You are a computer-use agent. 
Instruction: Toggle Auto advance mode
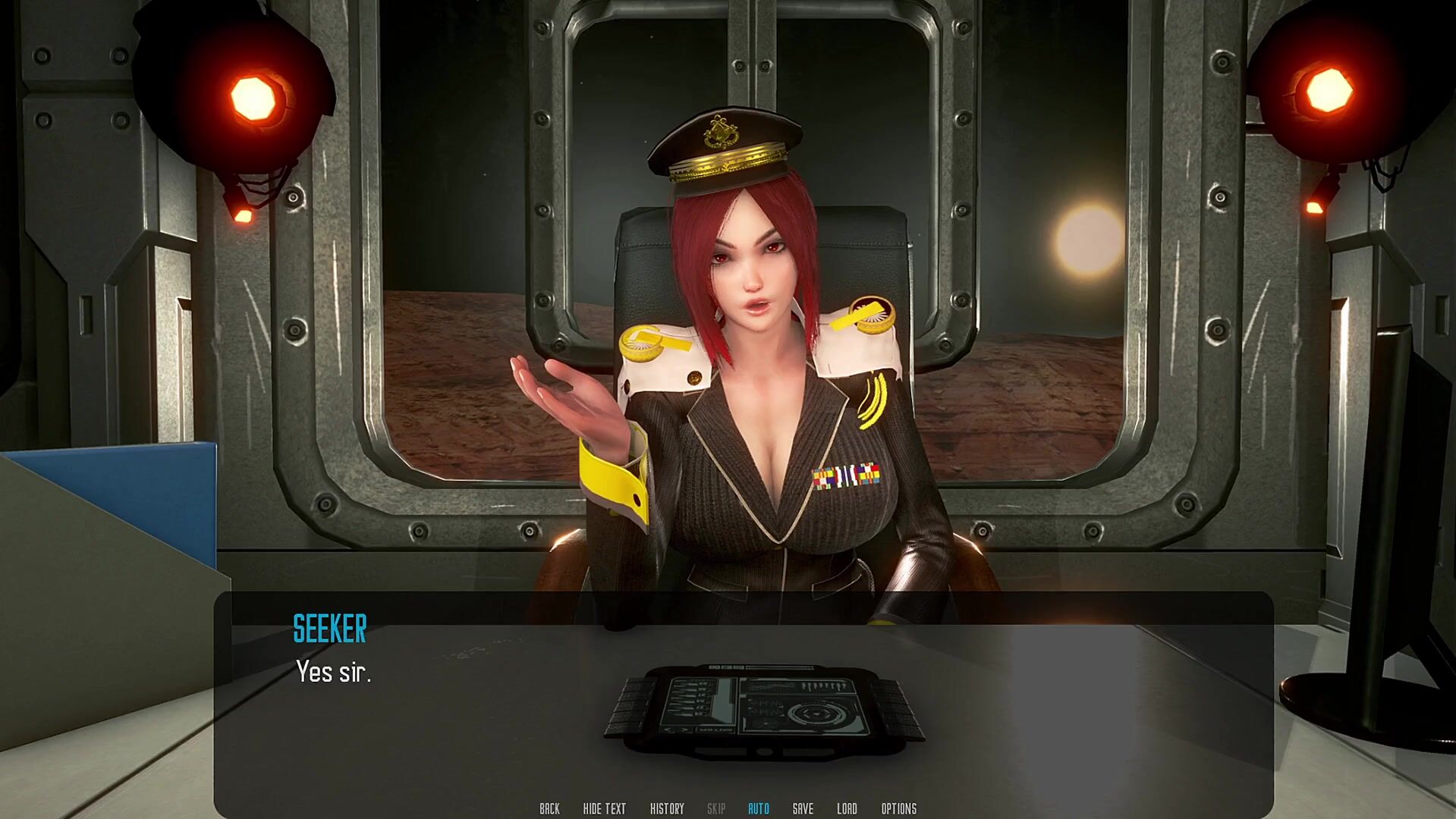758,808
